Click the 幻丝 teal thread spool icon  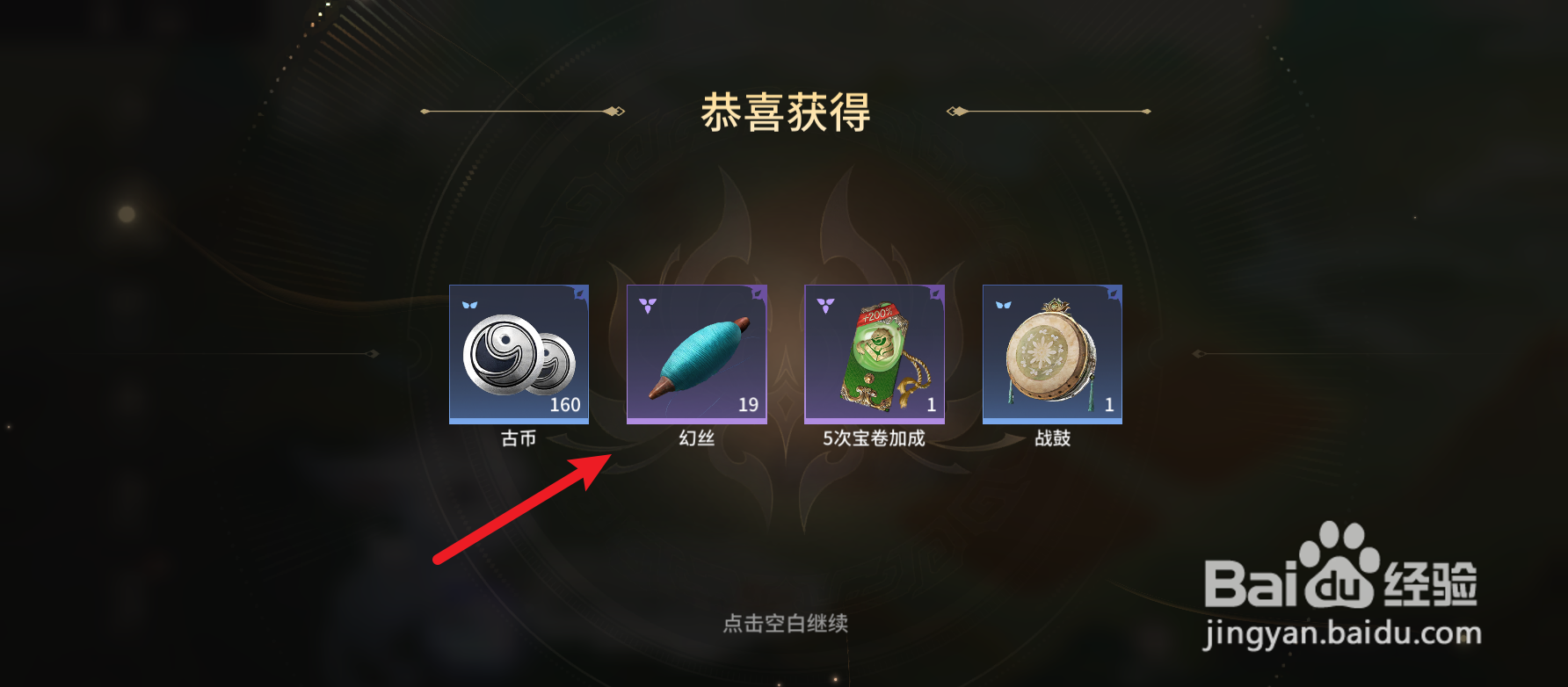[x=695, y=356]
